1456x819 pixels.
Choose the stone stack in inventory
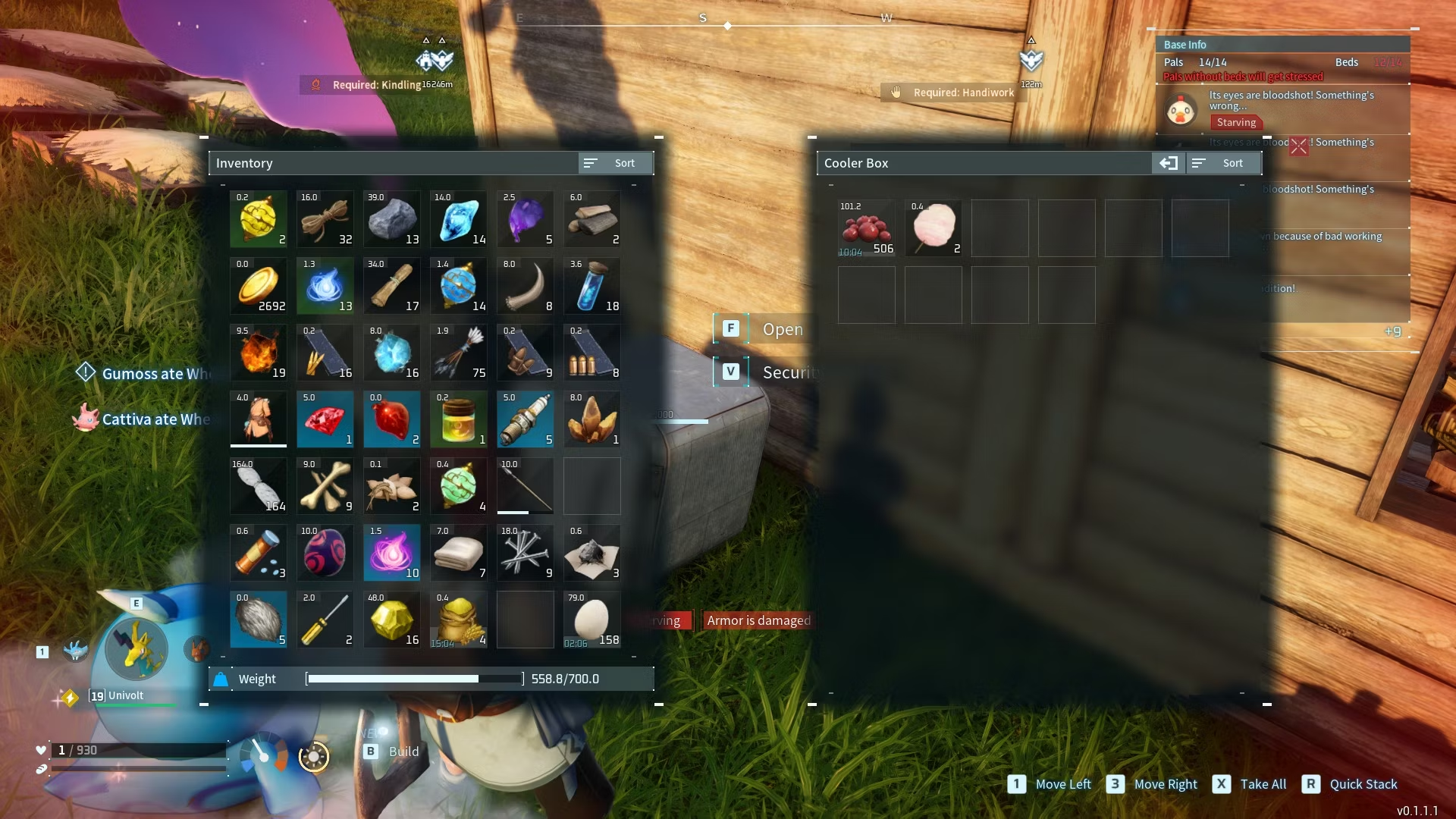click(x=391, y=219)
